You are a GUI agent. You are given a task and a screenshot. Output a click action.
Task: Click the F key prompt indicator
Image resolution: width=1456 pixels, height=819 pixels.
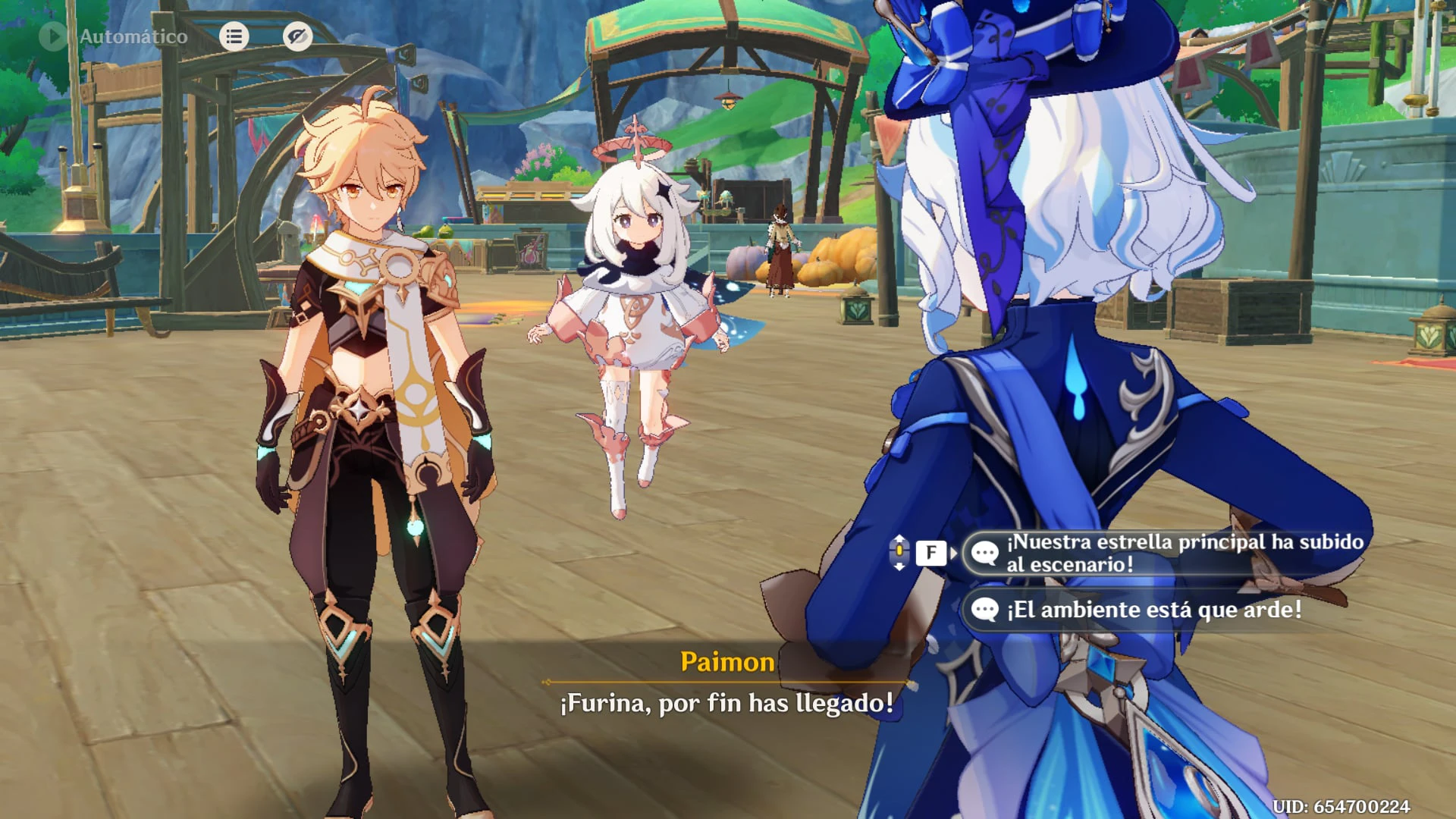click(x=931, y=553)
